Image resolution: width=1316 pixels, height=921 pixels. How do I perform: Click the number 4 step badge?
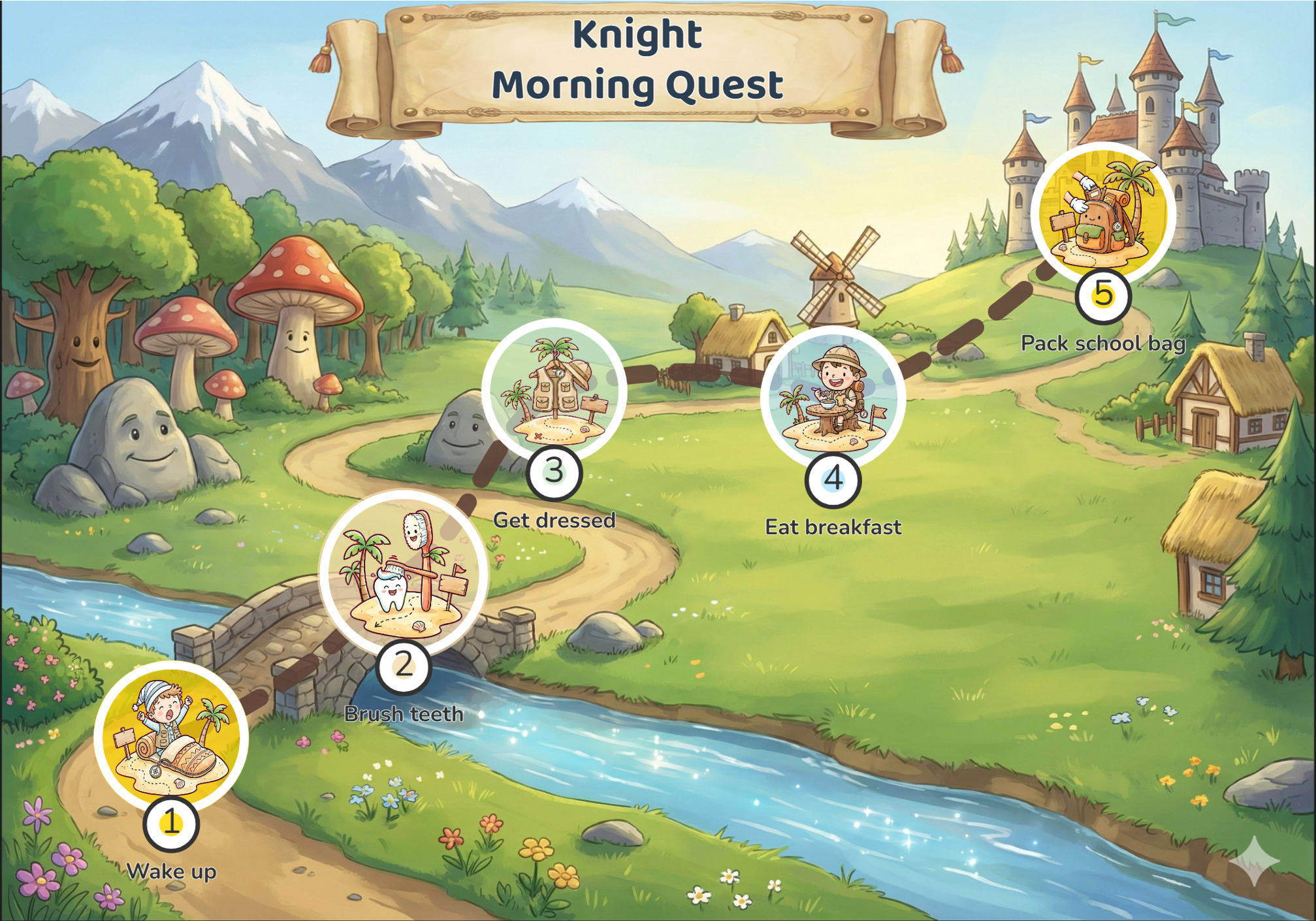tap(833, 479)
